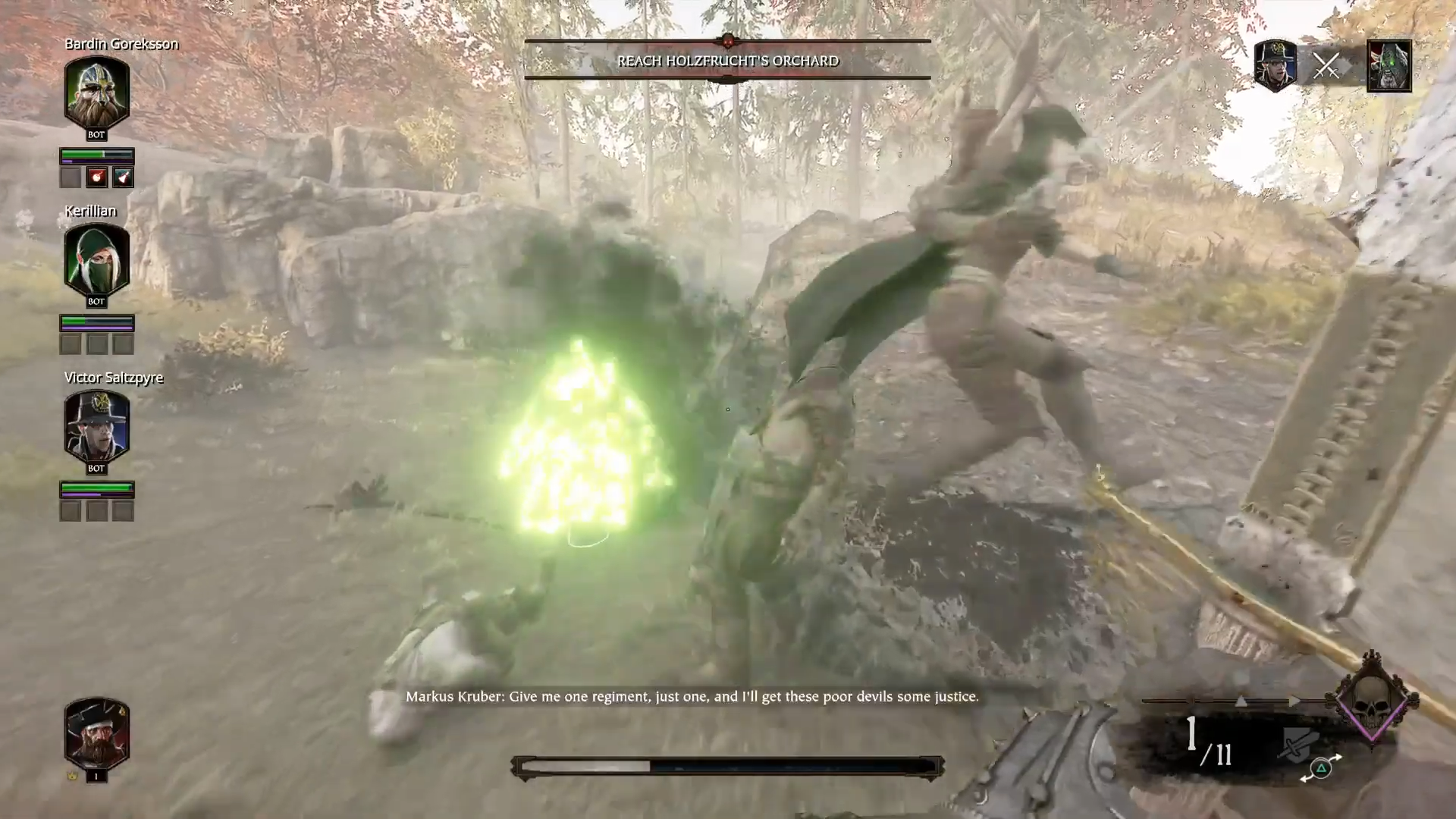
Task: Click the Reach Holzfrucht's Orchard objective banner
Action: [727, 61]
